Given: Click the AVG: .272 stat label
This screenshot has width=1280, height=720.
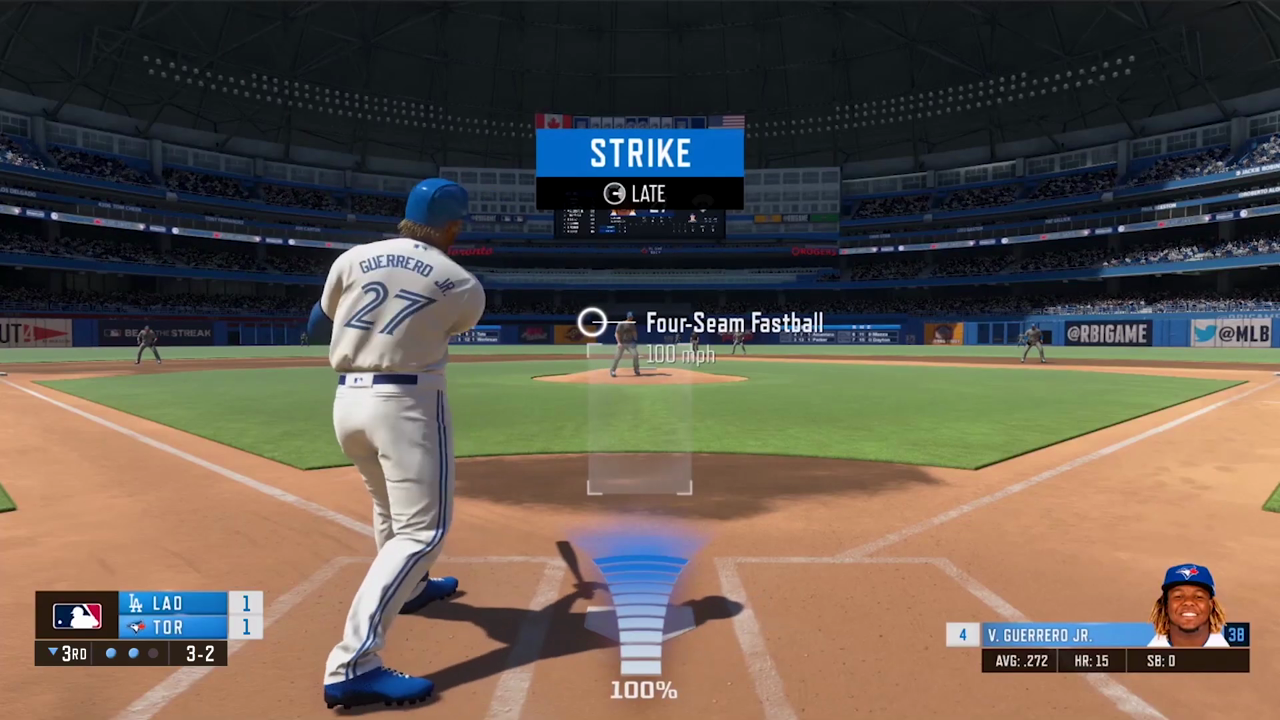Looking at the screenshot, I should pos(1021,660).
